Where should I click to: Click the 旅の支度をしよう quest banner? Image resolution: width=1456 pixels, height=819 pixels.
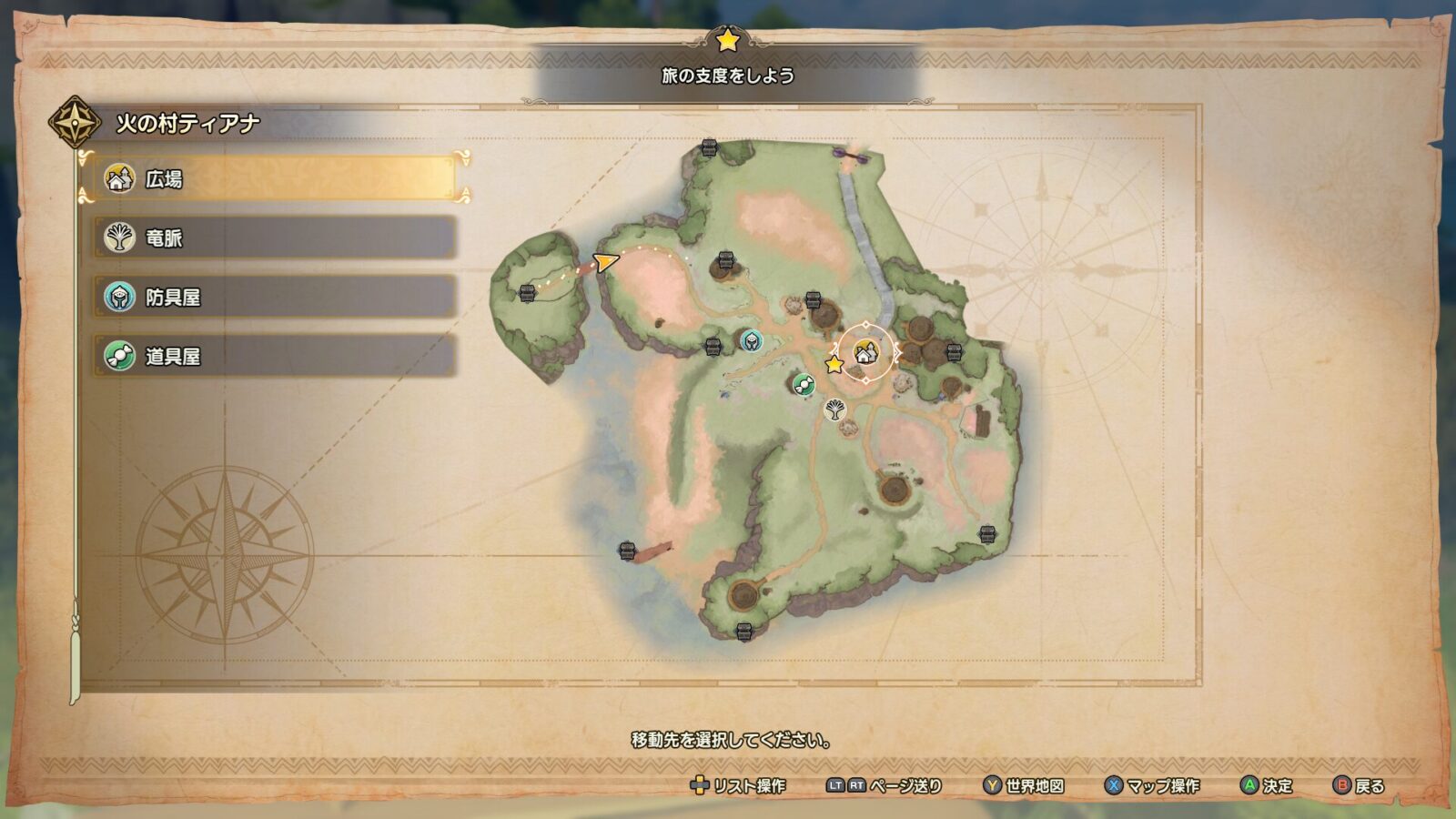tap(727, 76)
